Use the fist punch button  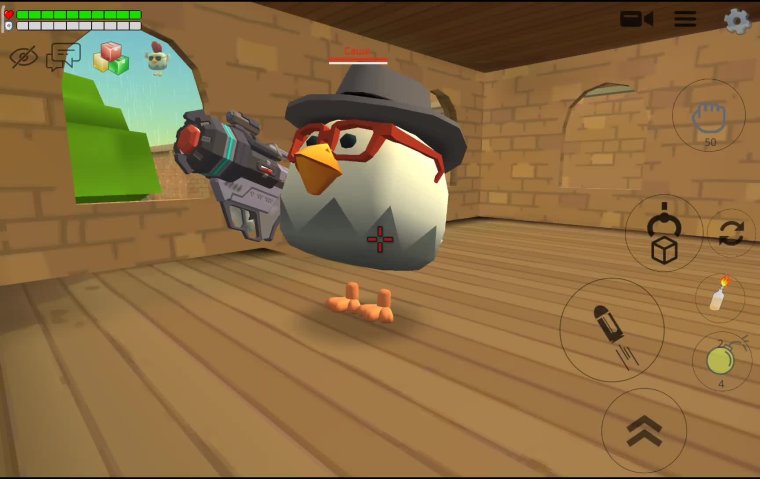[709, 115]
